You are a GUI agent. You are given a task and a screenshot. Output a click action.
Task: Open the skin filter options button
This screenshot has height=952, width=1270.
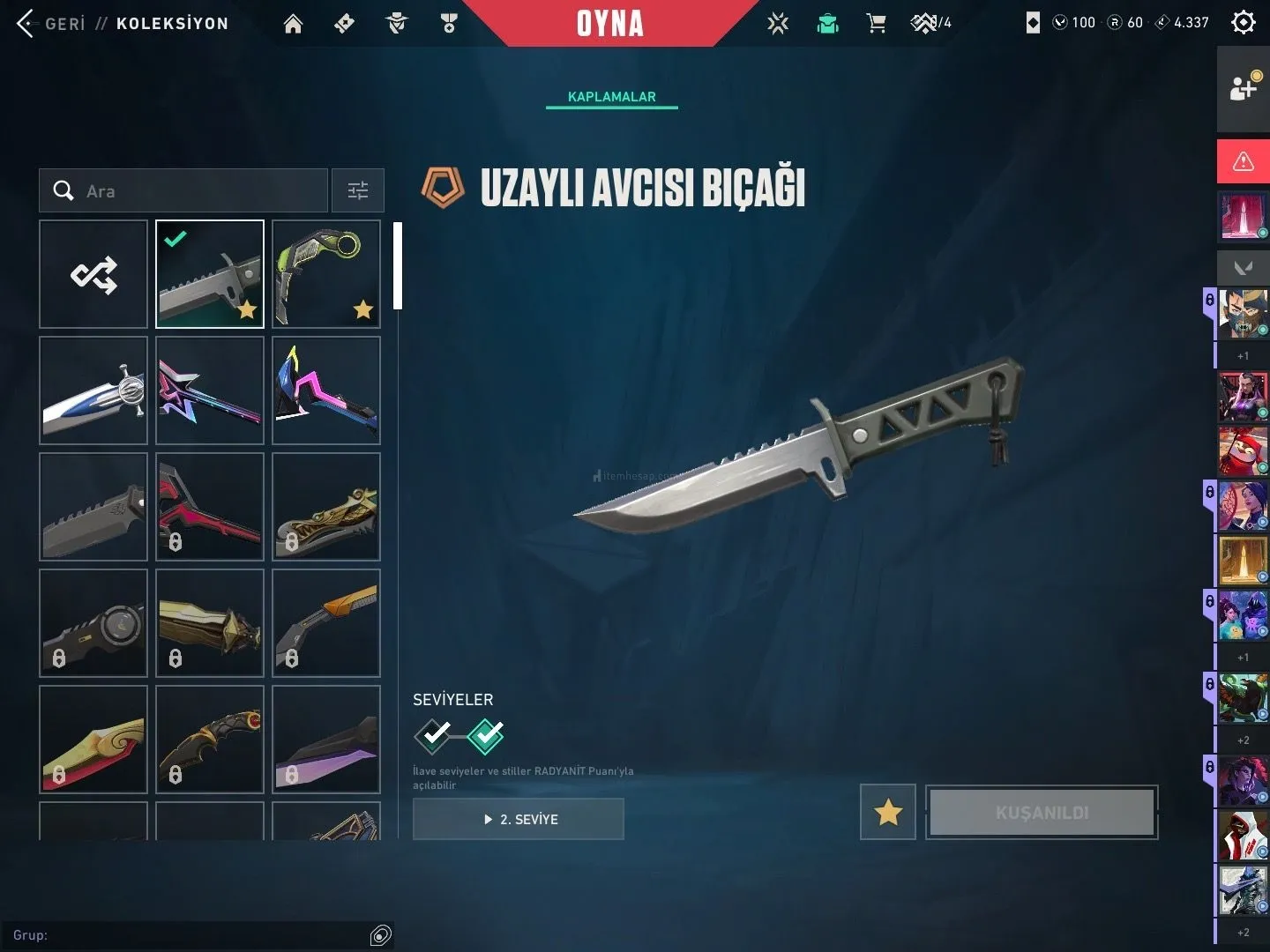(357, 190)
